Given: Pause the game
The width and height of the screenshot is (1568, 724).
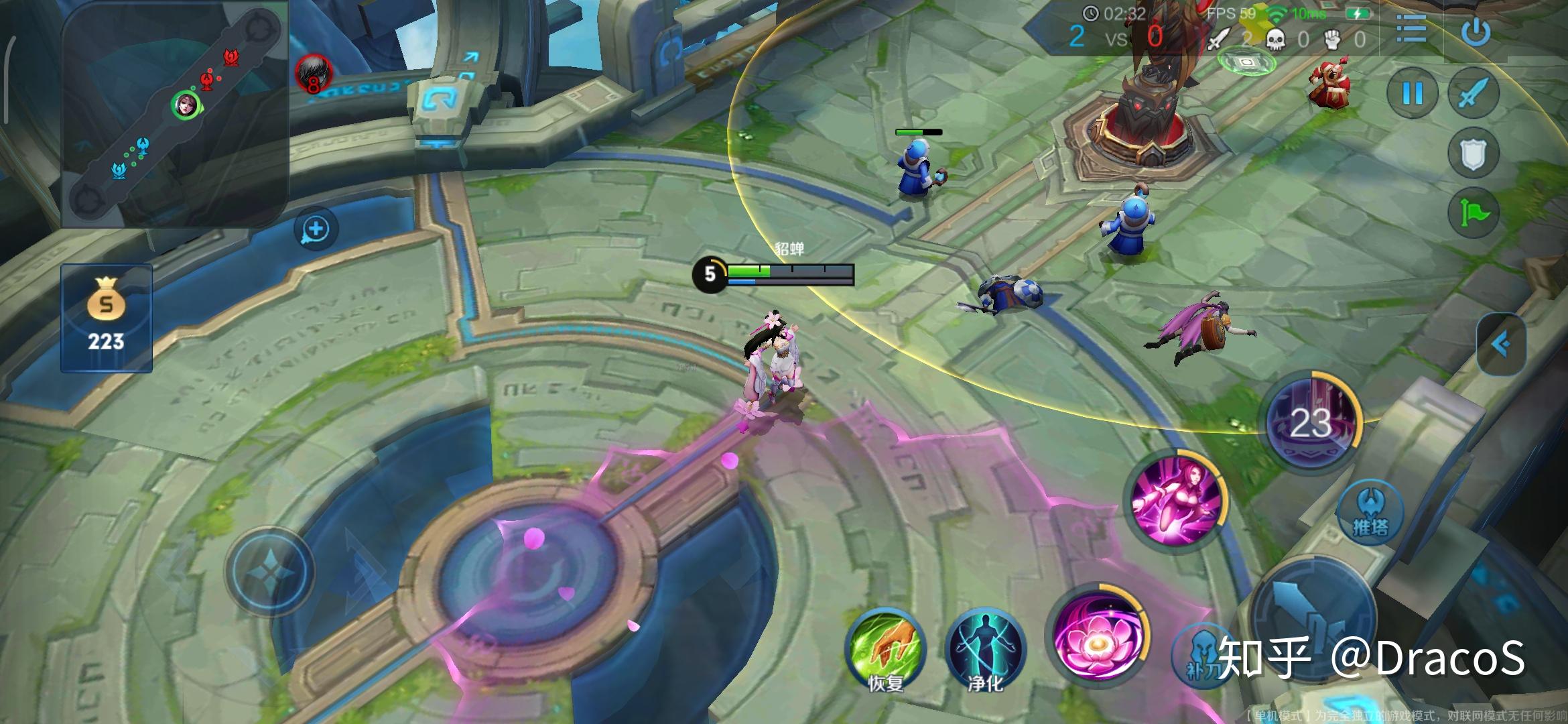Looking at the screenshot, I should (x=1413, y=93).
